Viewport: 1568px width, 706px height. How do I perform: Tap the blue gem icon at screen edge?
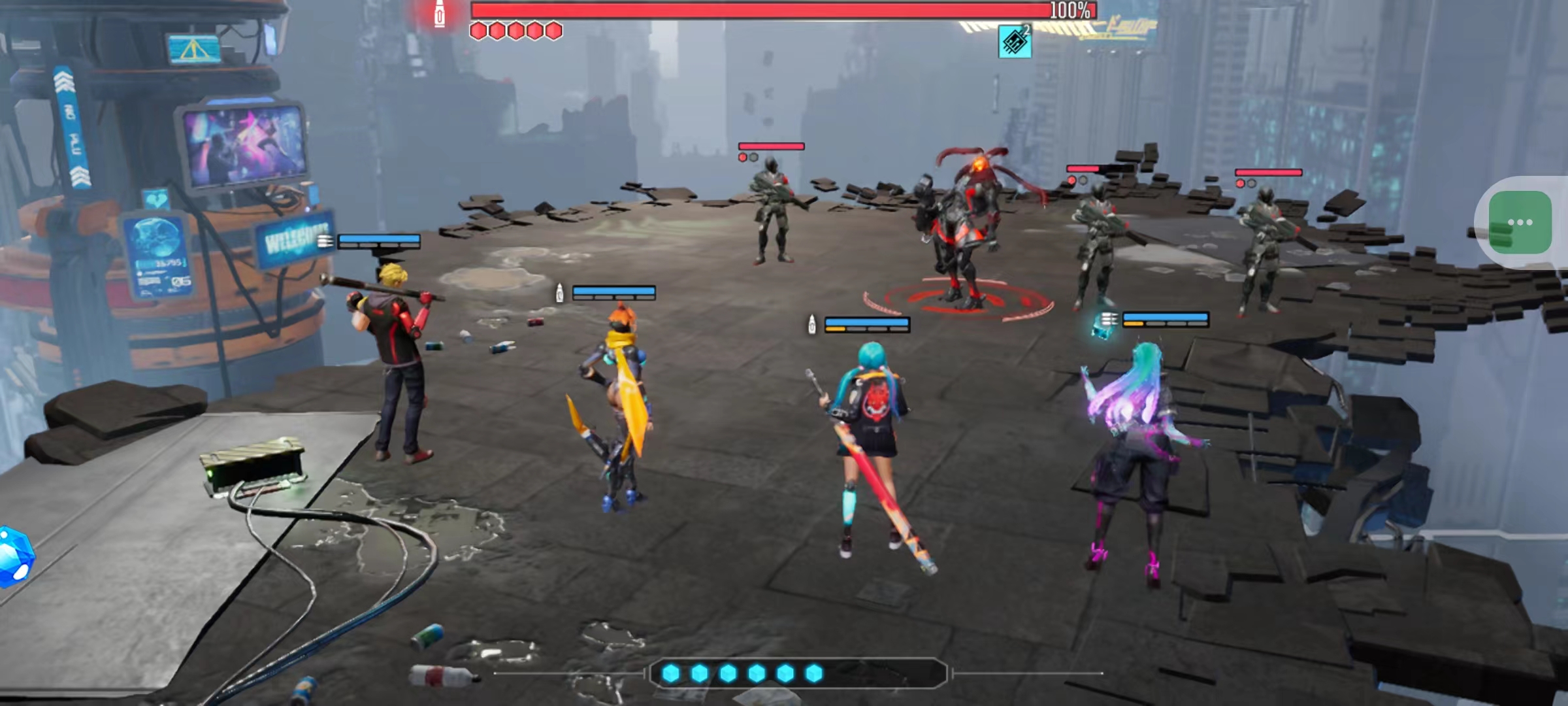pos(14,557)
